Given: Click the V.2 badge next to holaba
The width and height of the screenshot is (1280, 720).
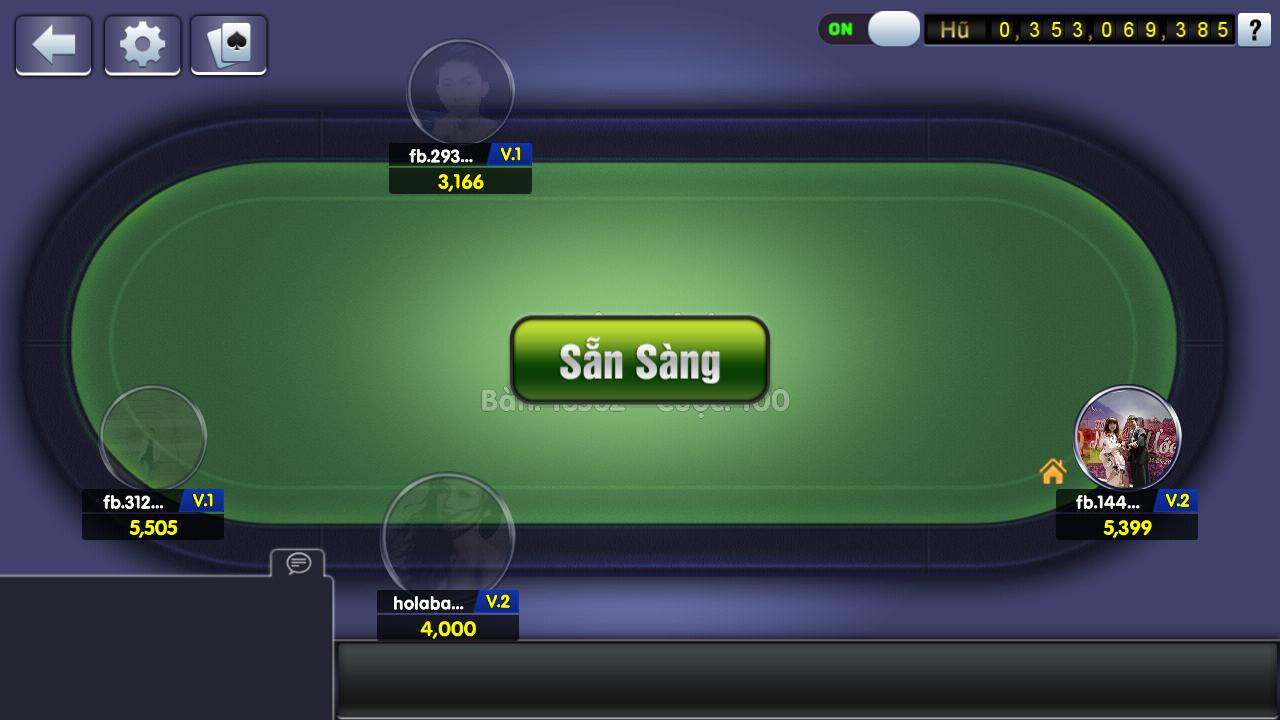Looking at the screenshot, I should tap(497, 601).
